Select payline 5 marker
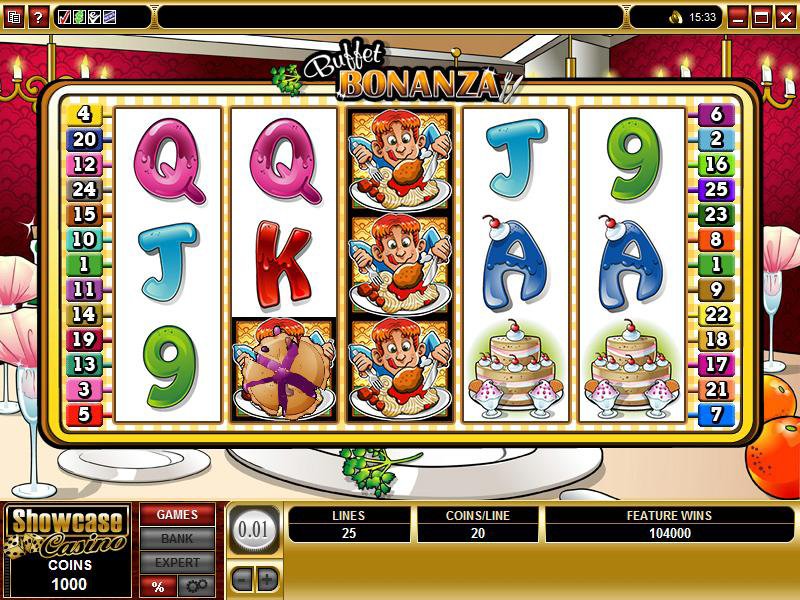800x600 pixels. point(84,414)
